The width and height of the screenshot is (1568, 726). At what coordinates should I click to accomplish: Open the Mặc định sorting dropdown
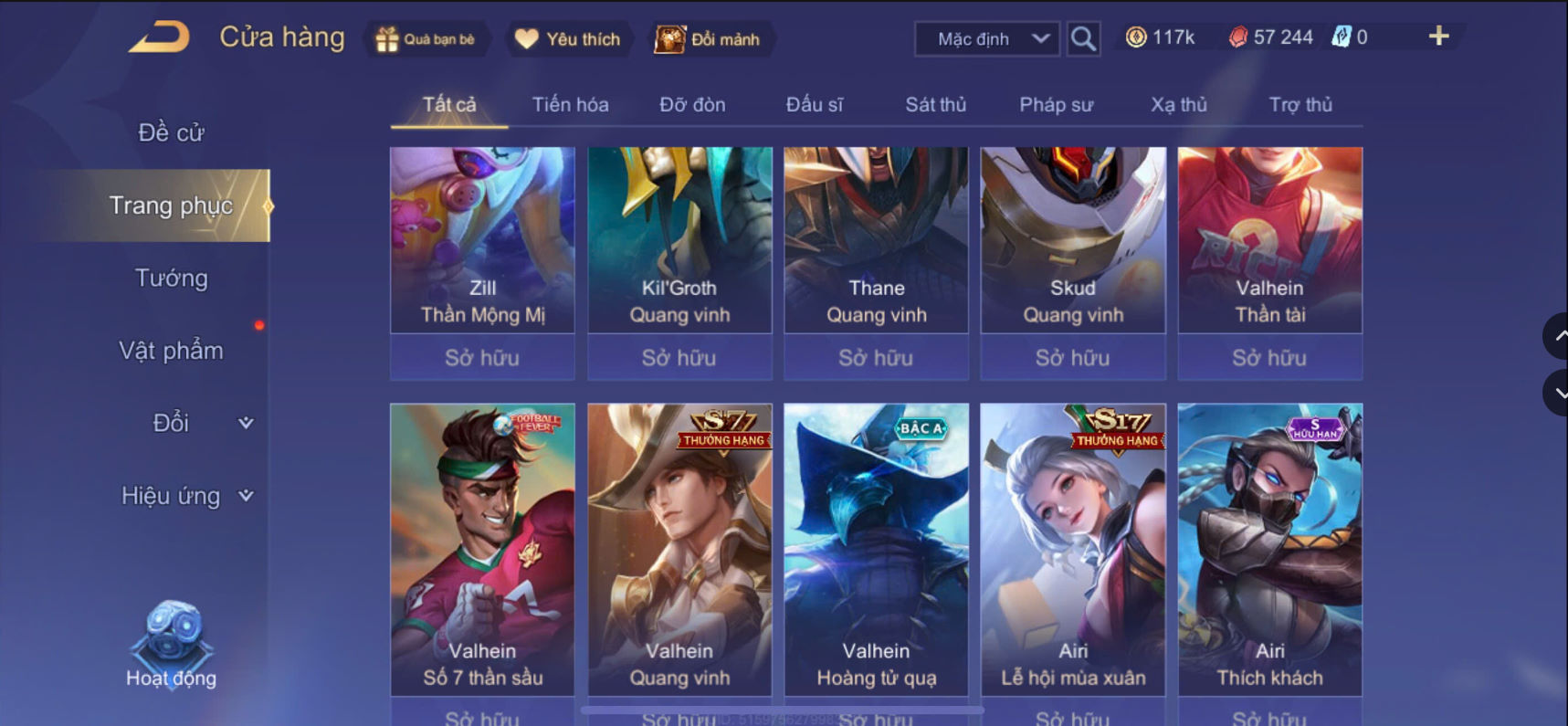click(x=984, y=38)
